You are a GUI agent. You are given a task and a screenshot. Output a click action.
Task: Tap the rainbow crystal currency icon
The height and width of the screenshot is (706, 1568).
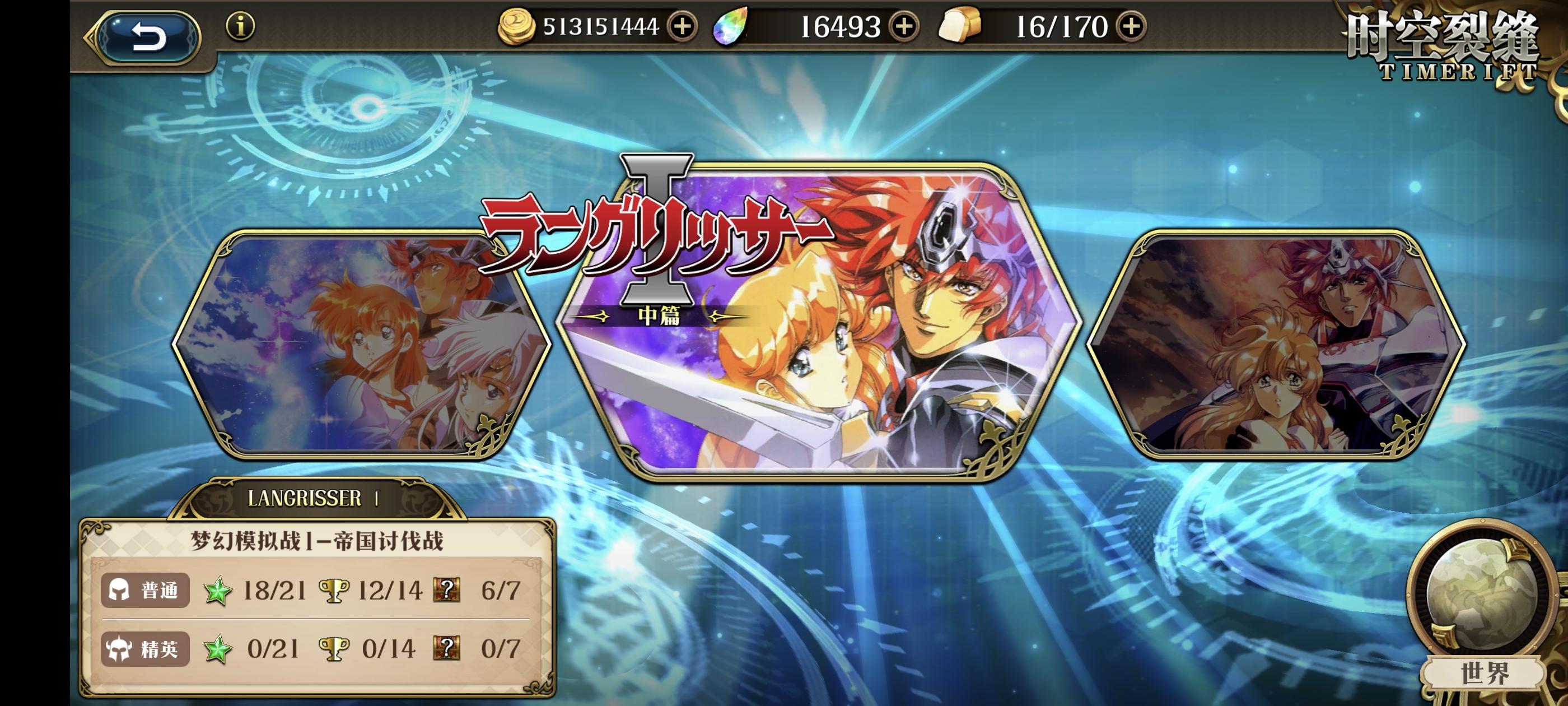(732, 26)
